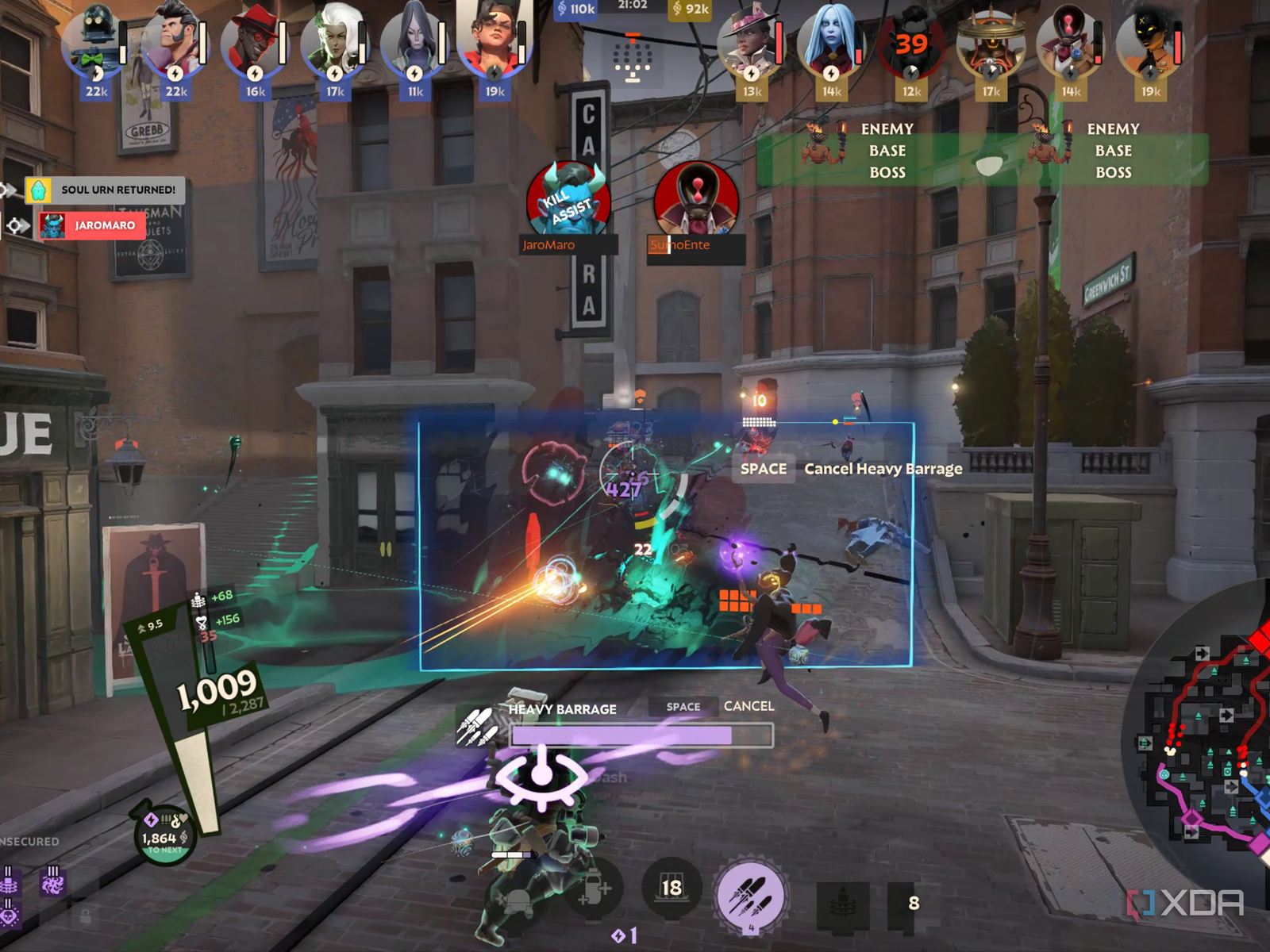Click the blue team 110k souls total
The width and height of the screenshot is (1270, 952).
[576, 9]
